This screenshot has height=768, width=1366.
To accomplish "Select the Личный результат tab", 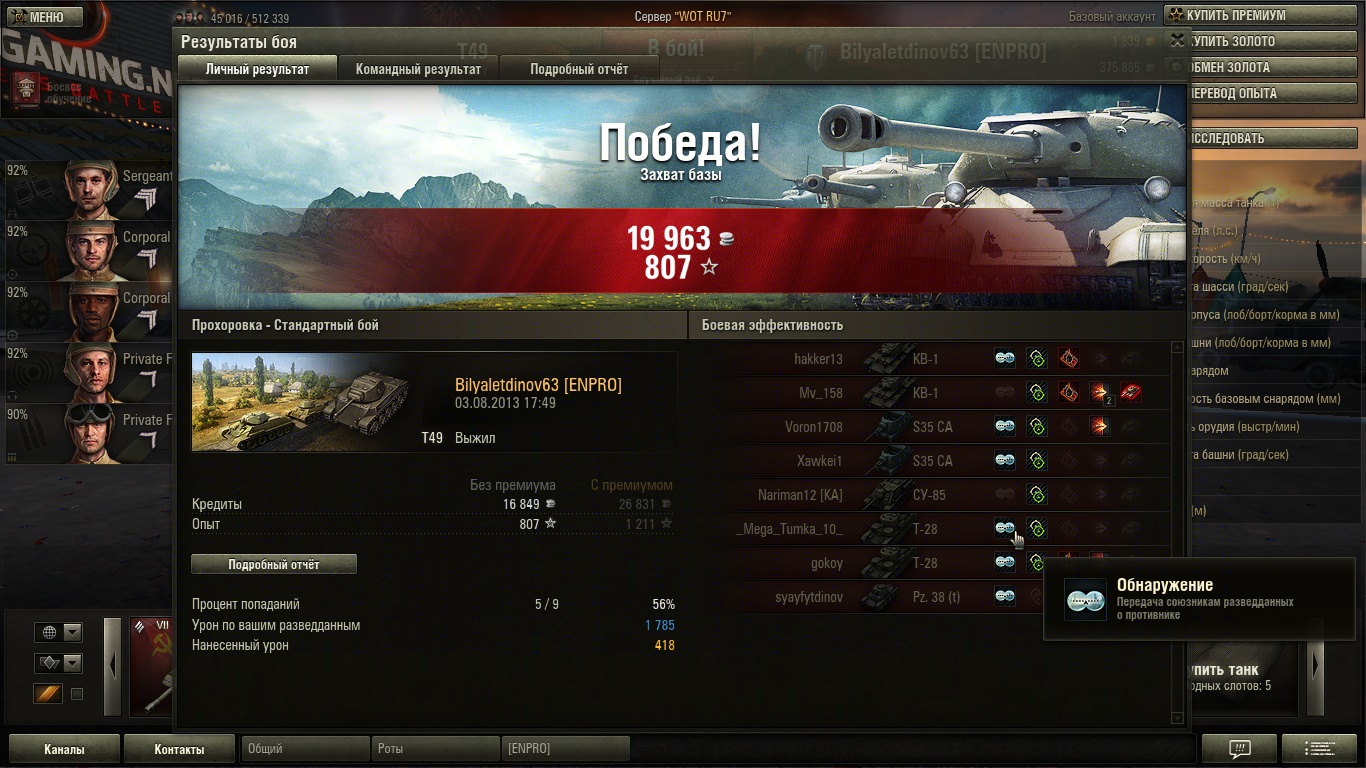I will pyautogui.click(x=257, y=69).
